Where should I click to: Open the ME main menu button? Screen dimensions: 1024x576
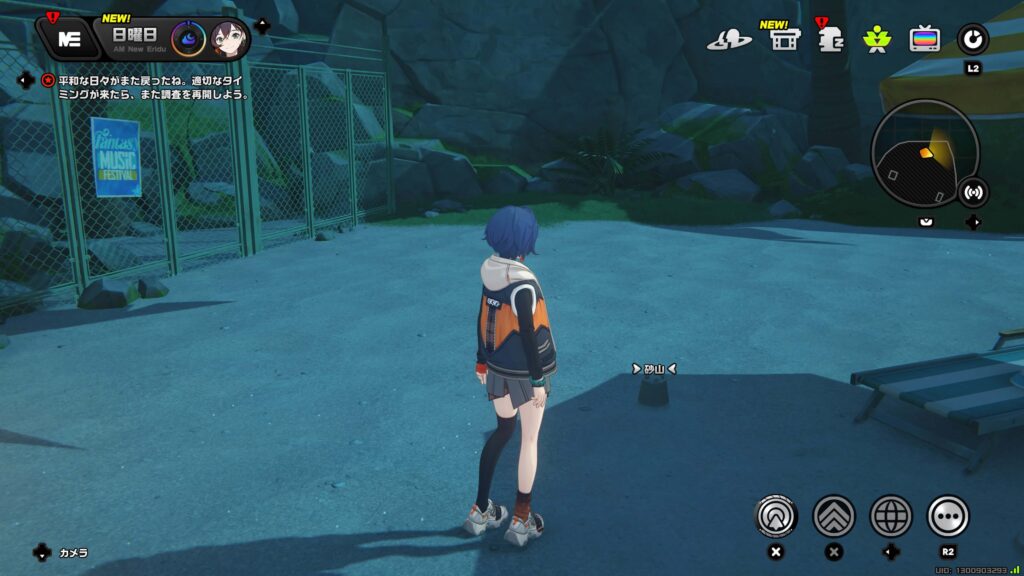click(69, 39)
